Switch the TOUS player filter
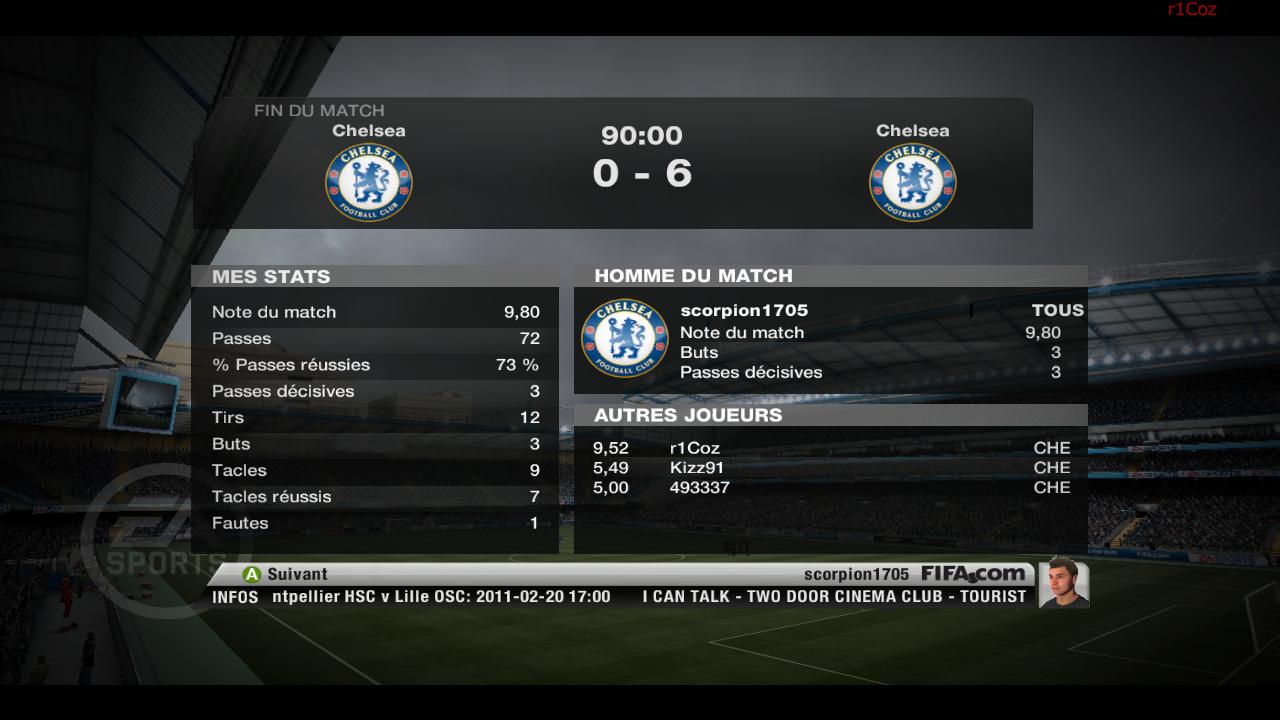 (x=1057, y=310)
